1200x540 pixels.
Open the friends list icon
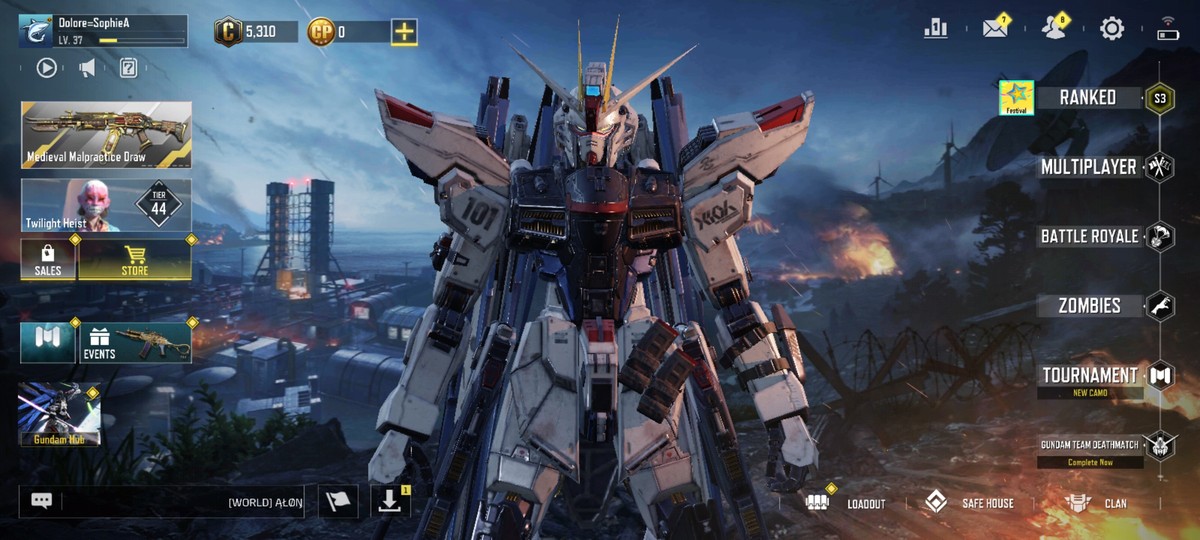(x=1053, y=29)
